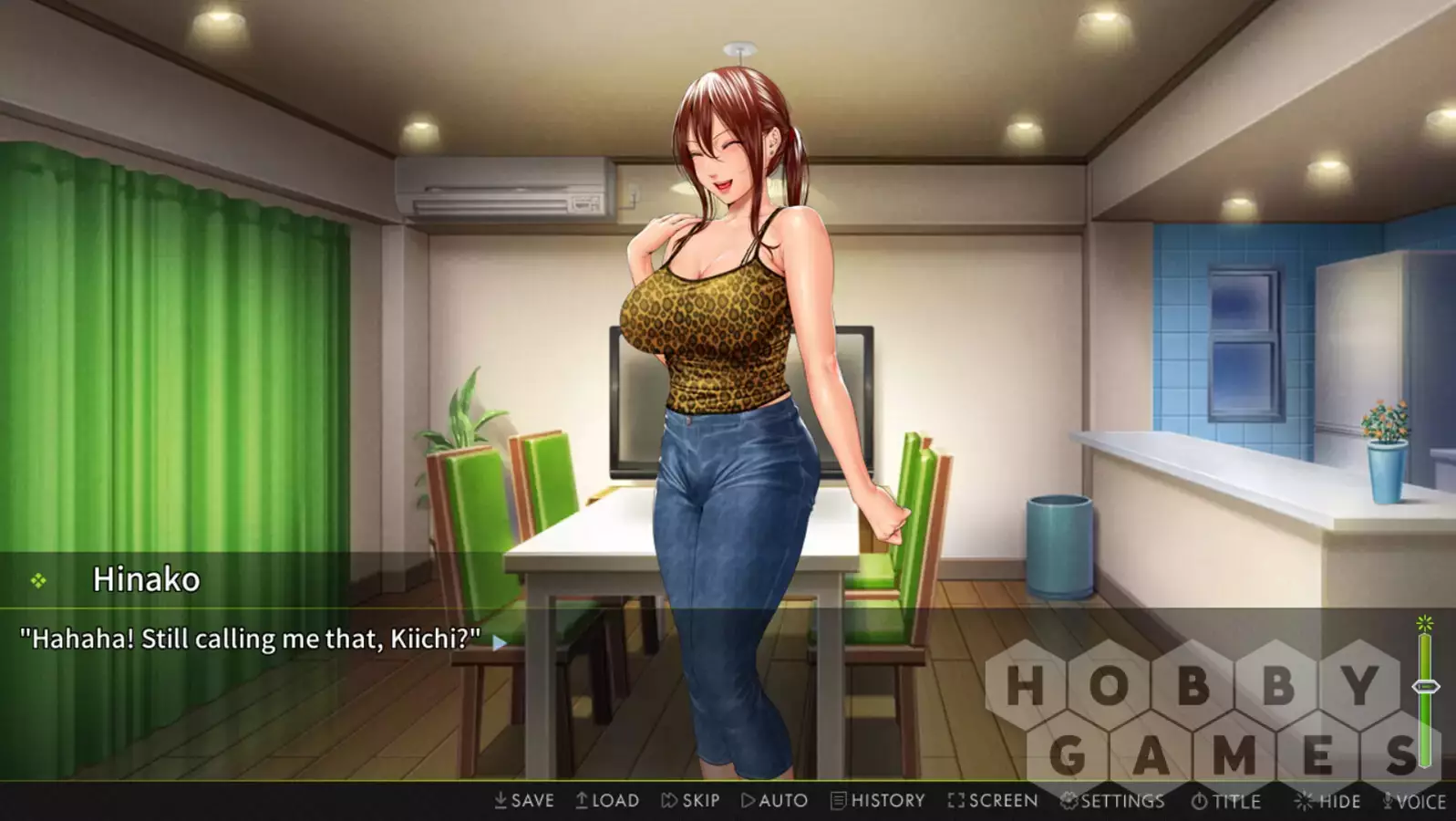Hide the dialogue text box
Image resolution: width=1456 pixels, height=821 pixels.
click(x=1327, y=802)
